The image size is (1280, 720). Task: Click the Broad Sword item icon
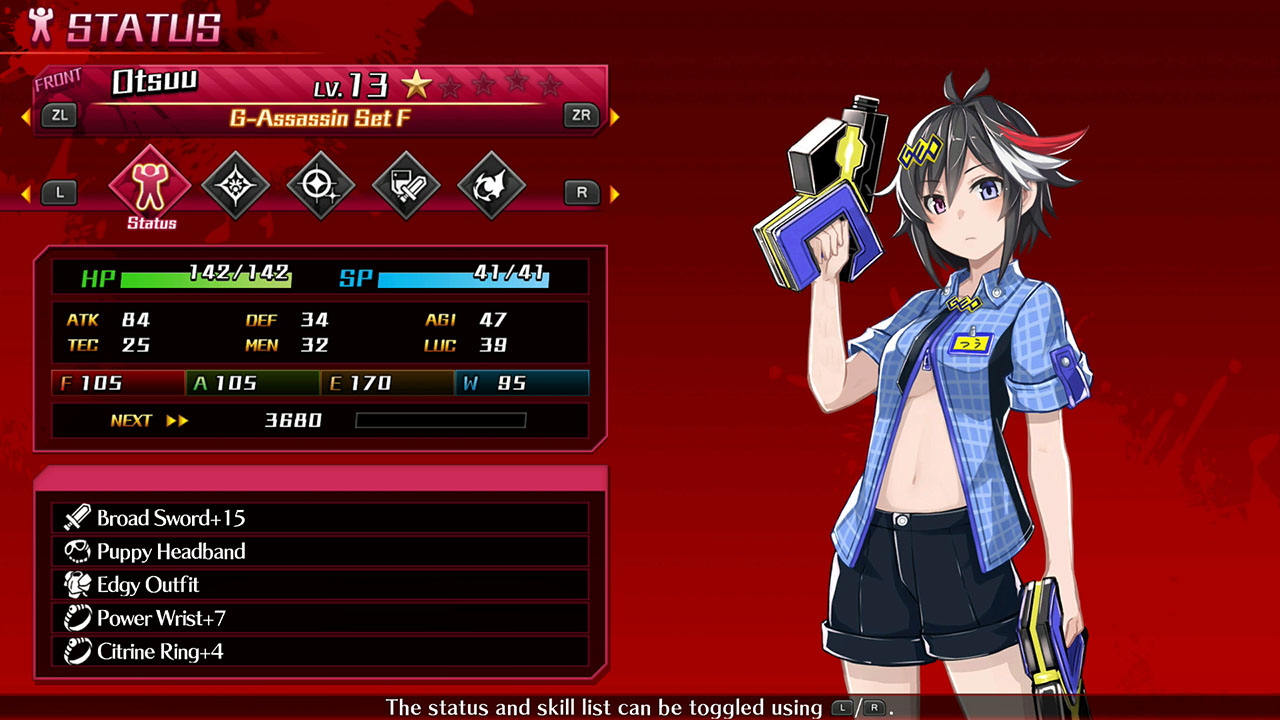tap(77, 518)
